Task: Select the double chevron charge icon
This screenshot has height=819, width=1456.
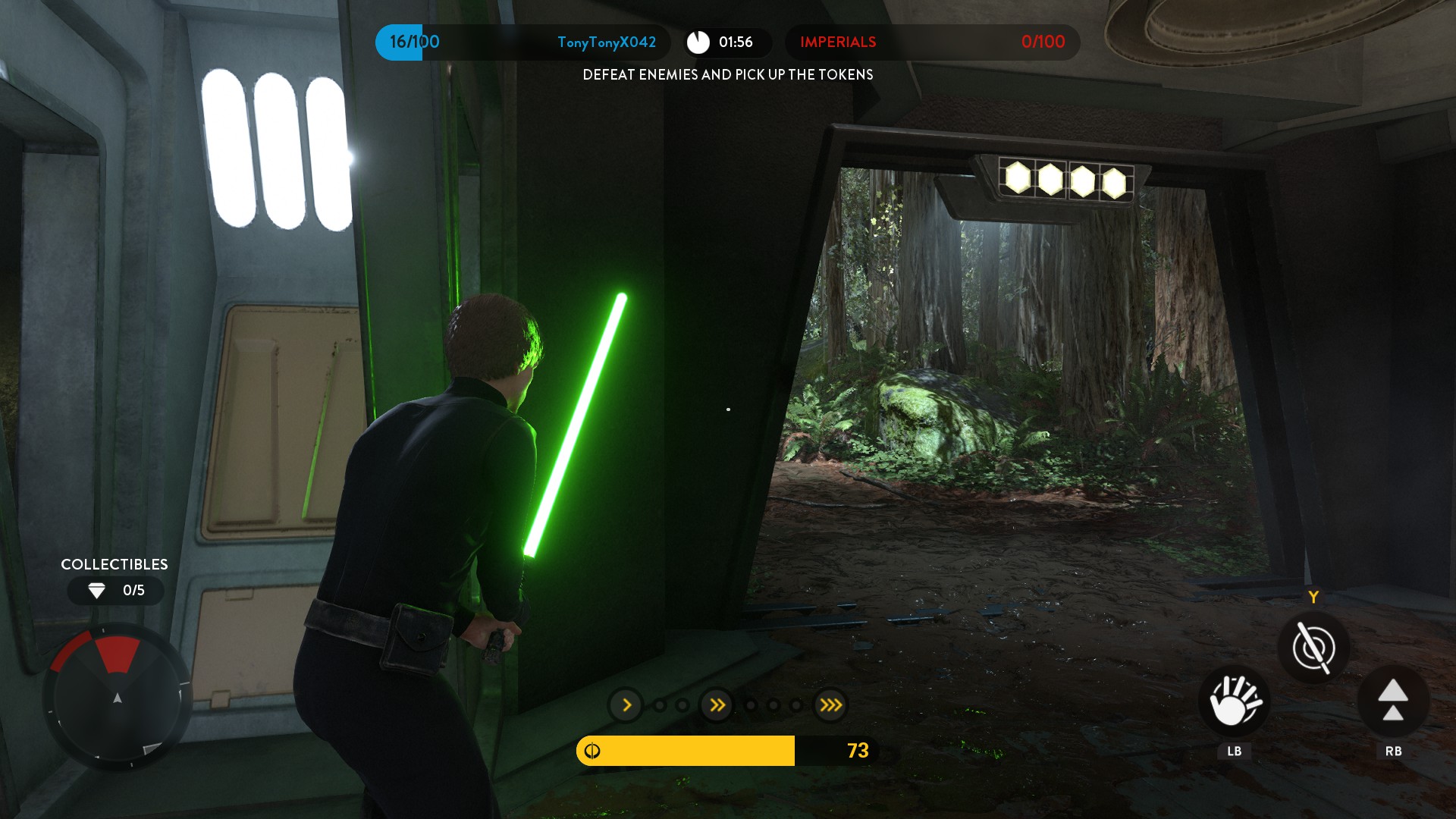Action: 717,705
